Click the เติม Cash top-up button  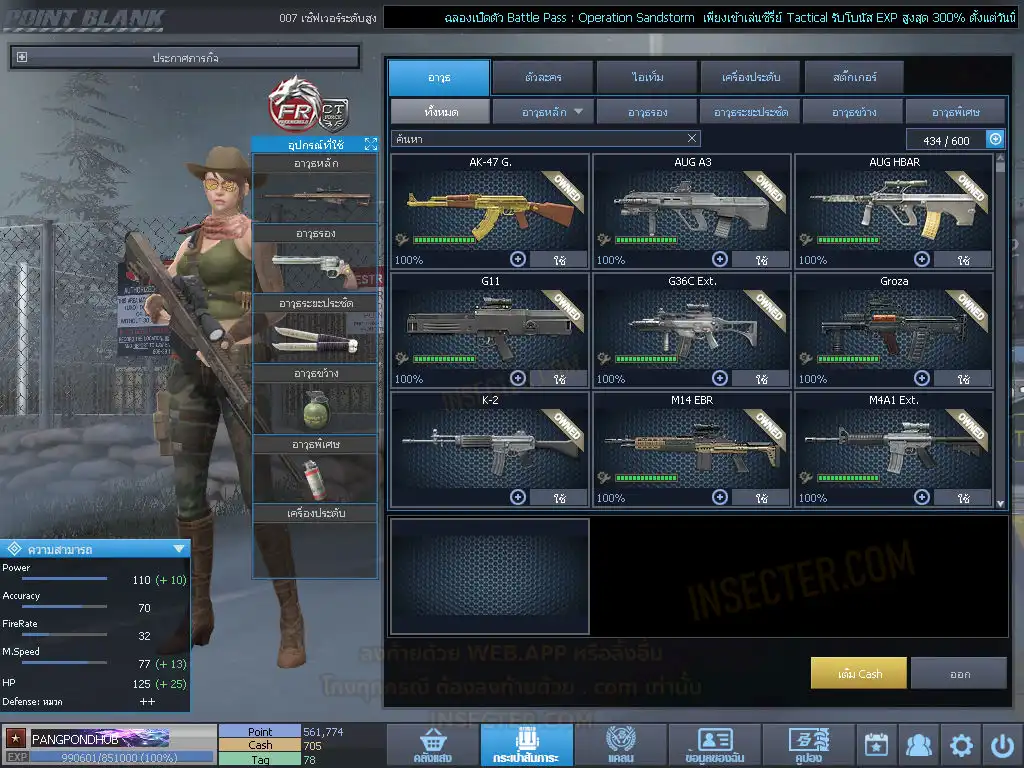pos(859,673)
